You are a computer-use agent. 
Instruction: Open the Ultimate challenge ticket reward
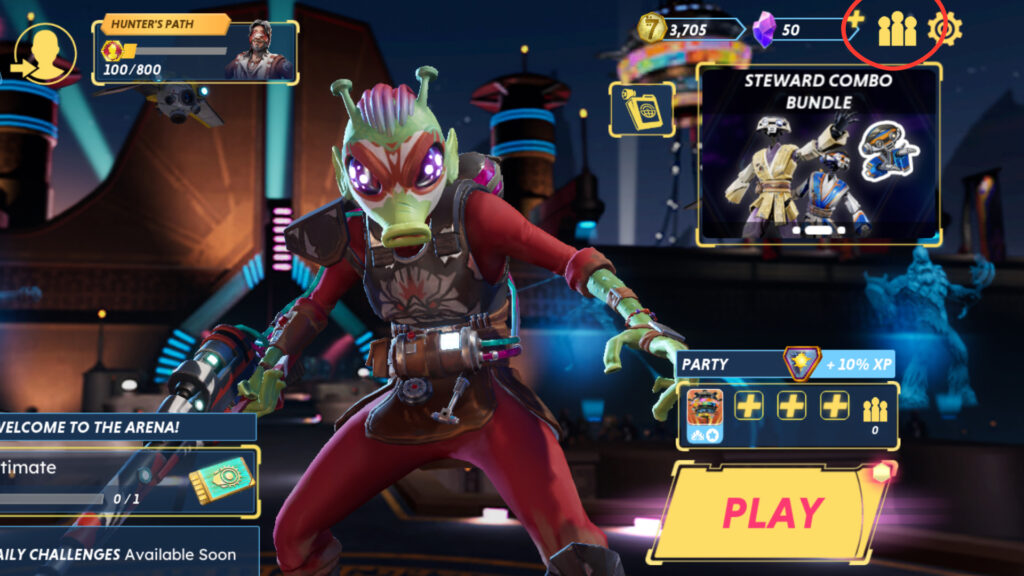(220, 480)
